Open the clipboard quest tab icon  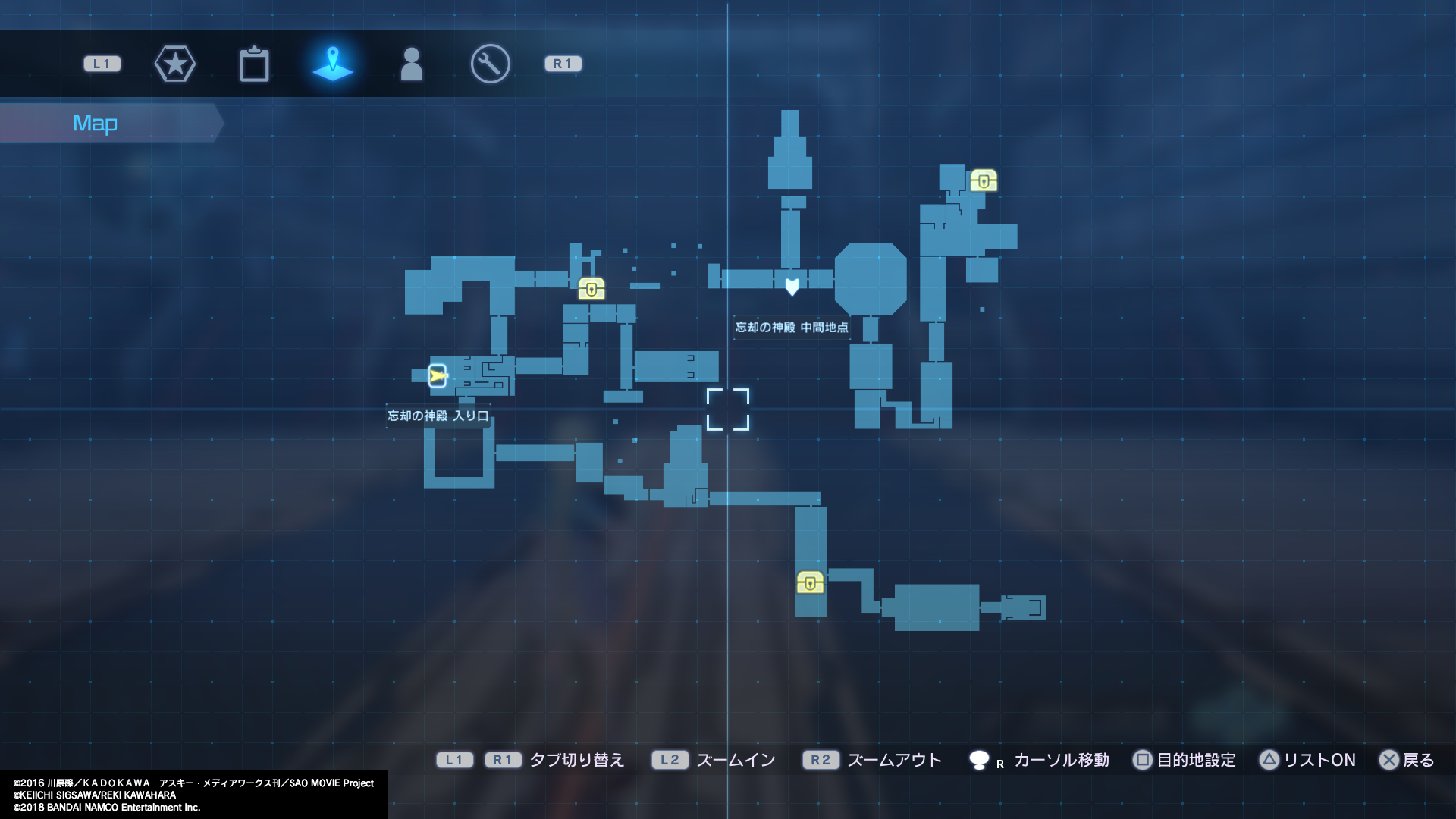coord(255,64)
